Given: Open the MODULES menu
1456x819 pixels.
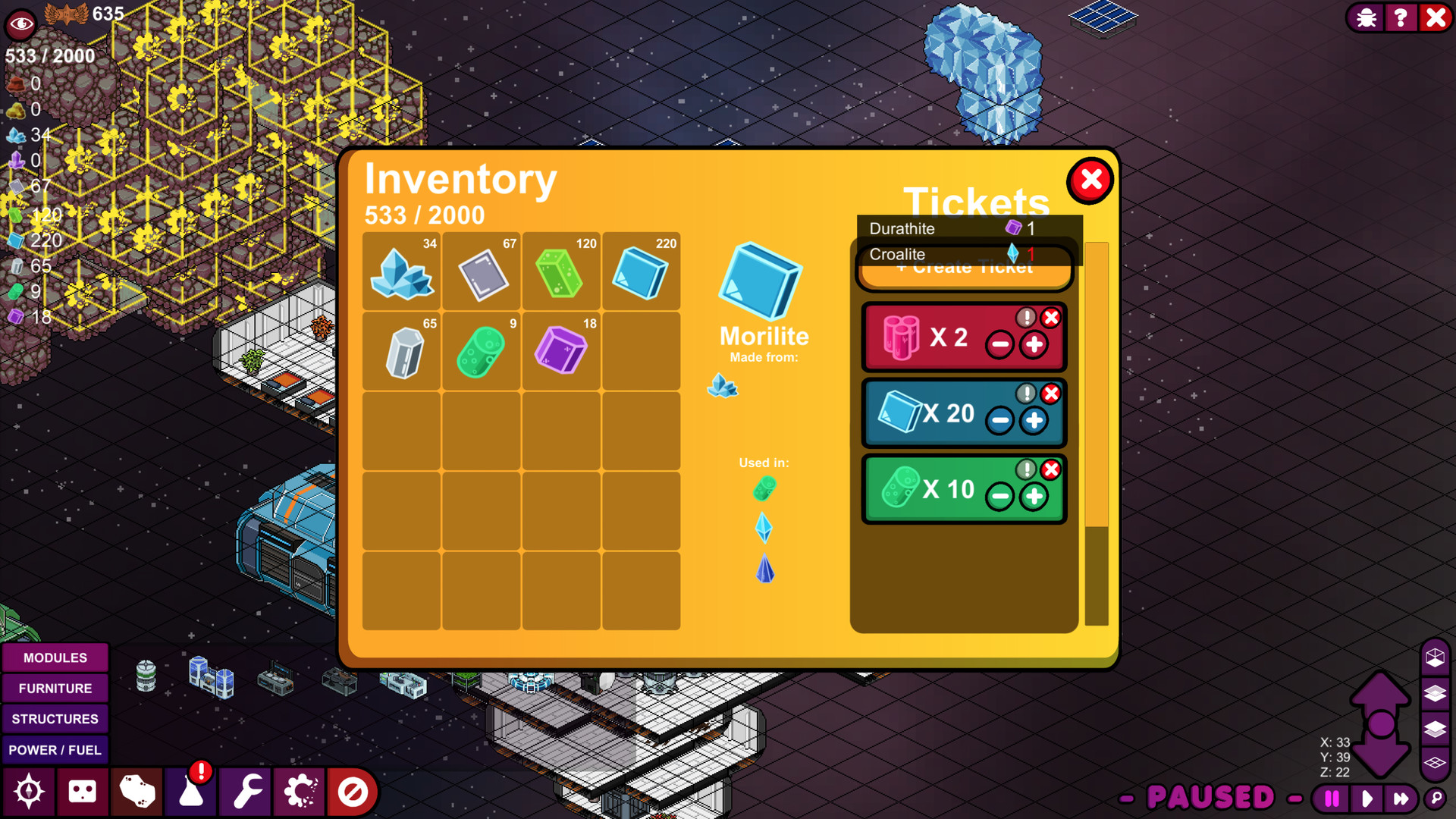Looking at the screenshot, I should point(55,657).
